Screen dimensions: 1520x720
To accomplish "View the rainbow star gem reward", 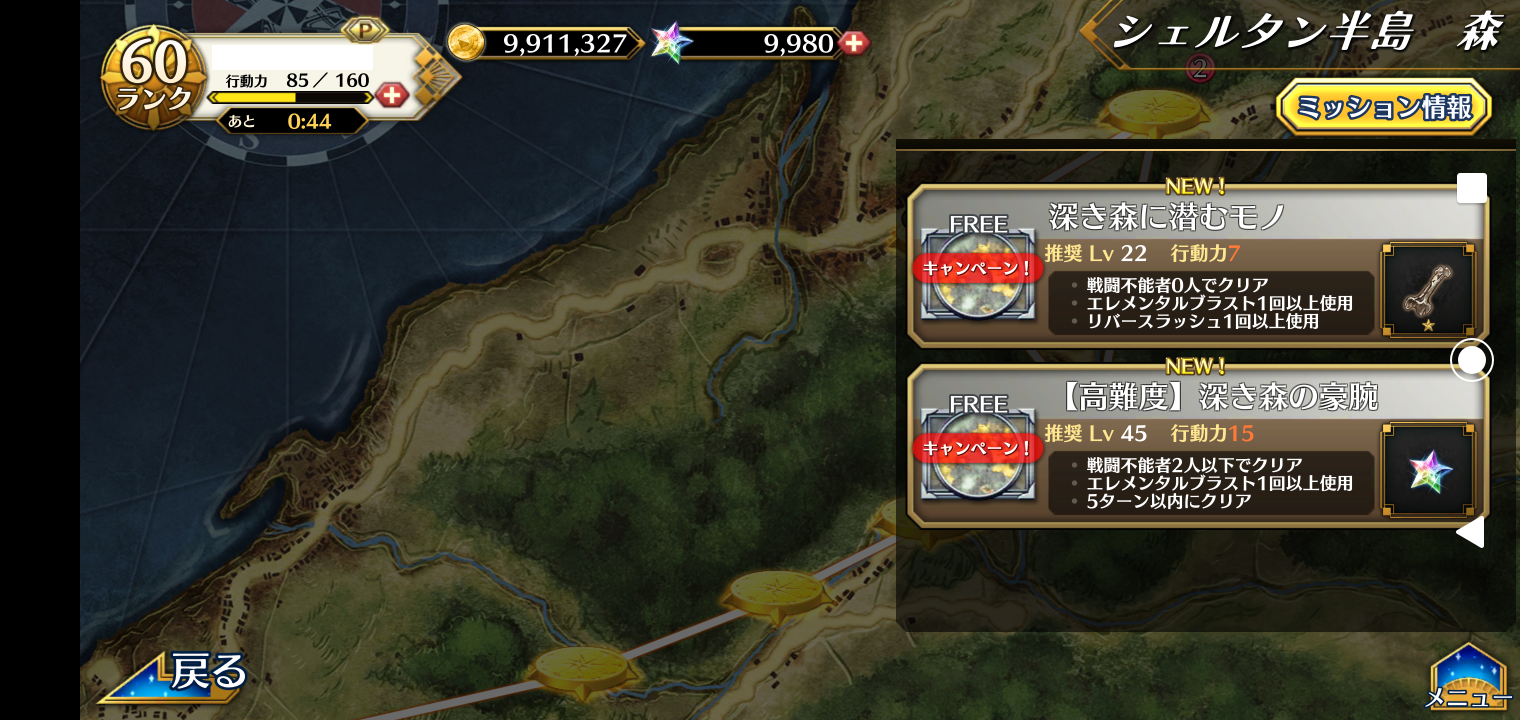I will pyautogui.click(x=1427, y=470).
